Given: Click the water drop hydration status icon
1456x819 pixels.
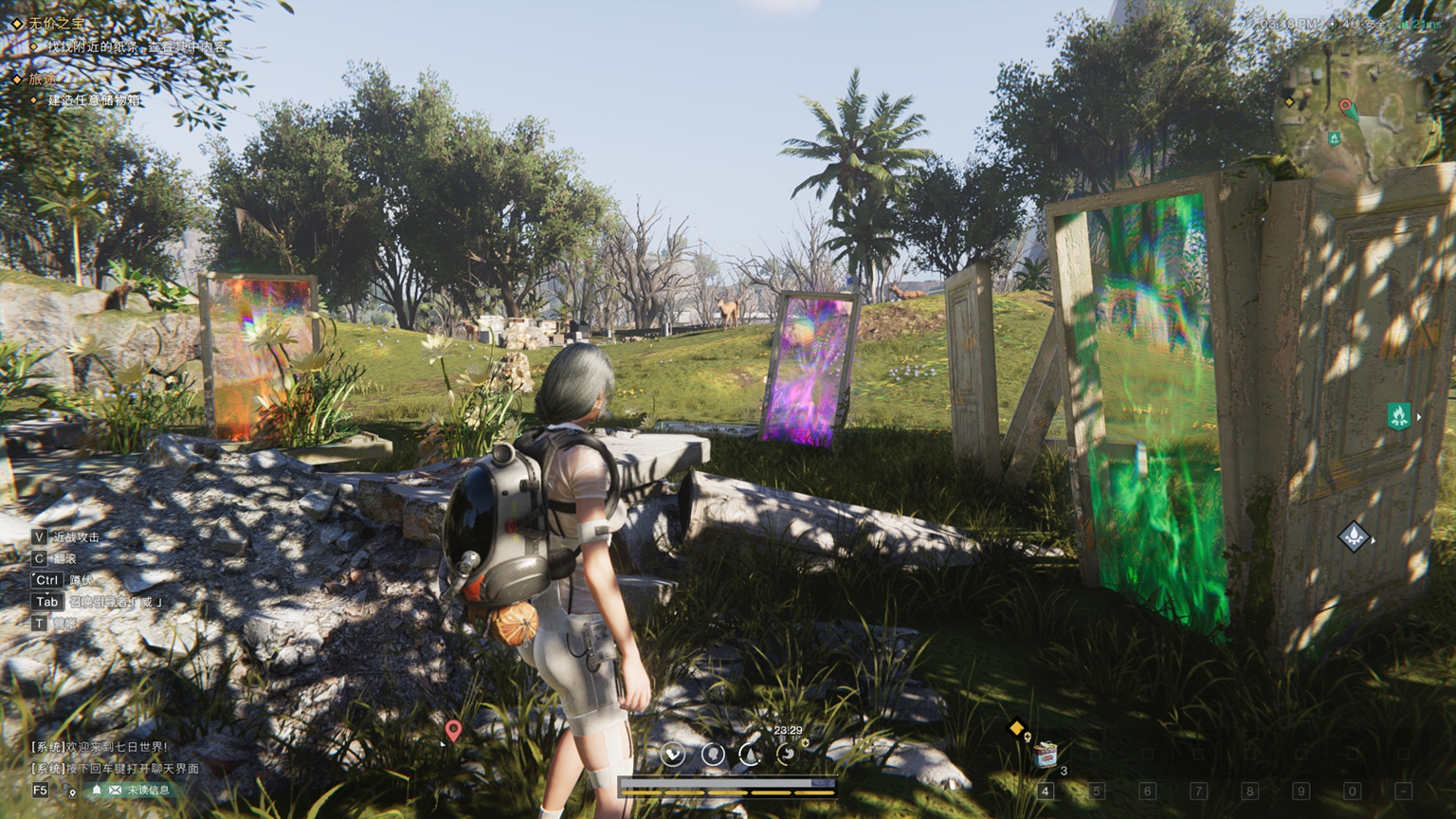Looking at the screenshot, I should click(750, 755).
